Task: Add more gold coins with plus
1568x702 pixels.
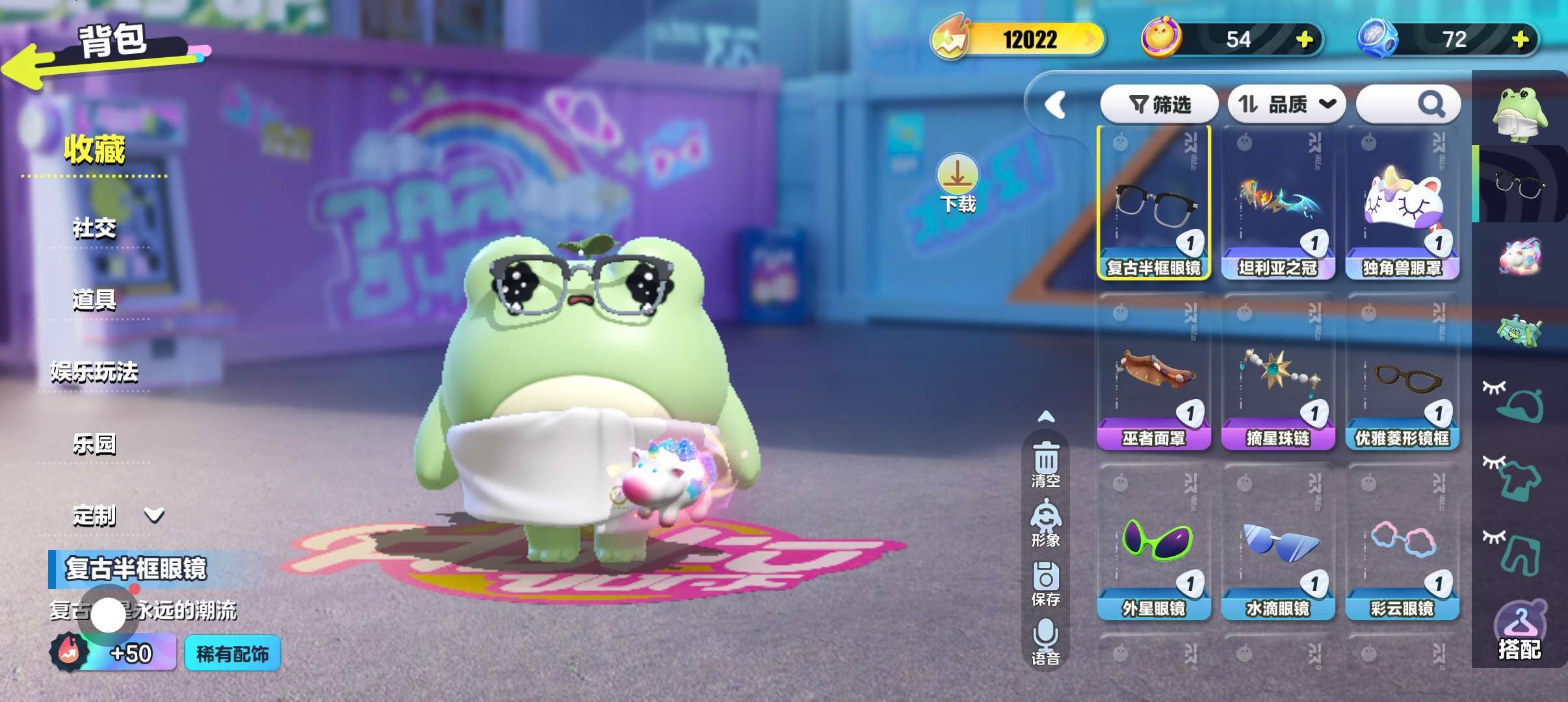Action: pyautogui.click(x=1304, y=40)
